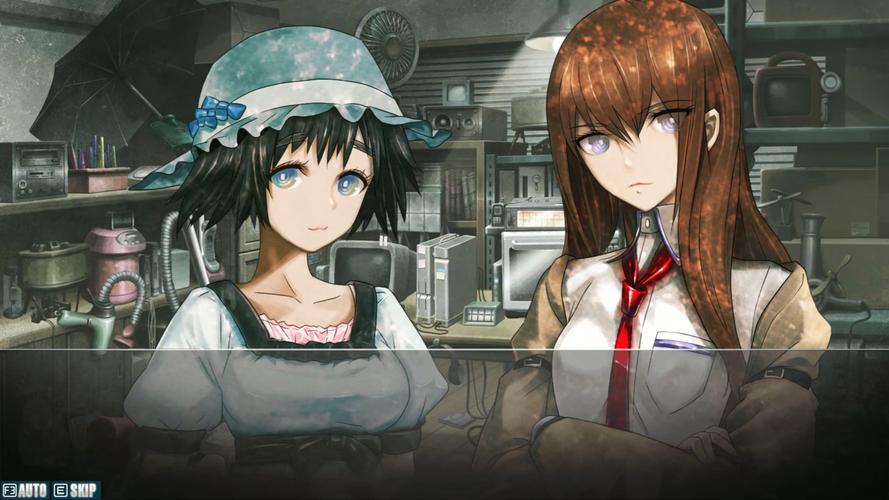This screenshot has height=500, width=889.
Task: Activate the SKIP dialogue button
Action: [77, 490]
